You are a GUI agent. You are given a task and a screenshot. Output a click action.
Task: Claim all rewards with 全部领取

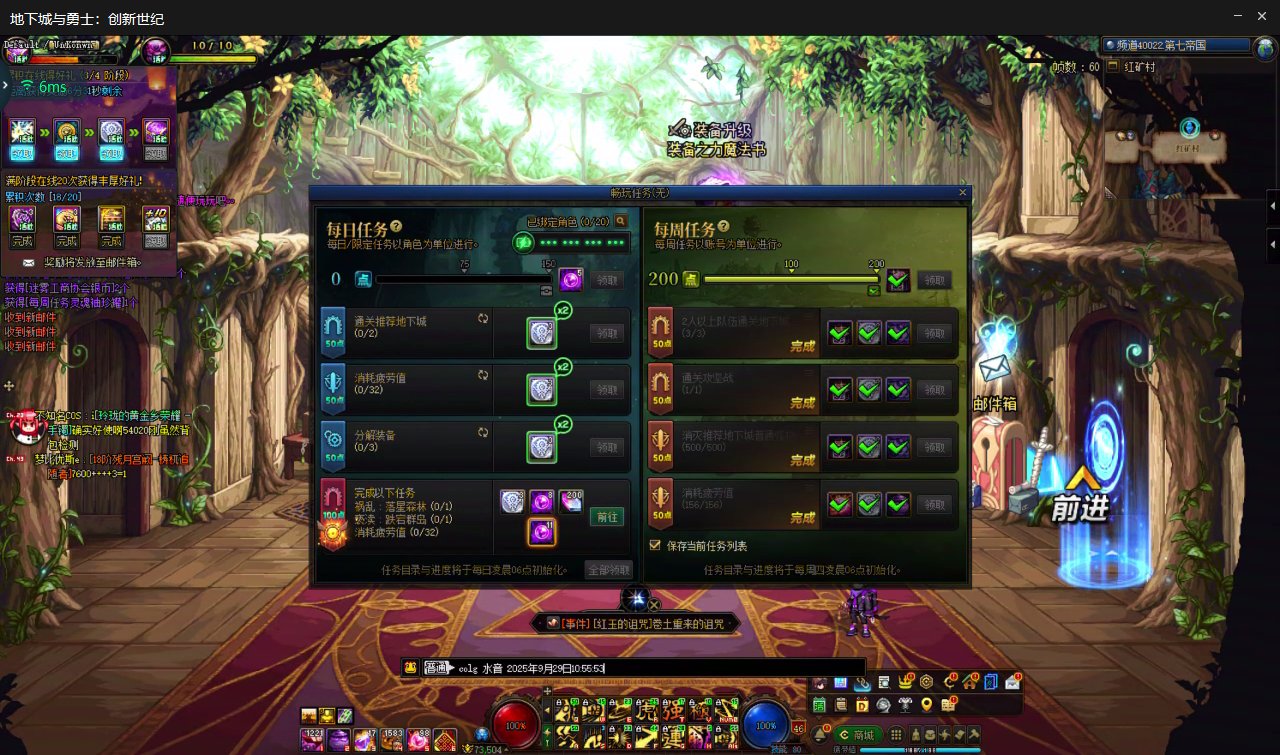[x=608, y=570]
